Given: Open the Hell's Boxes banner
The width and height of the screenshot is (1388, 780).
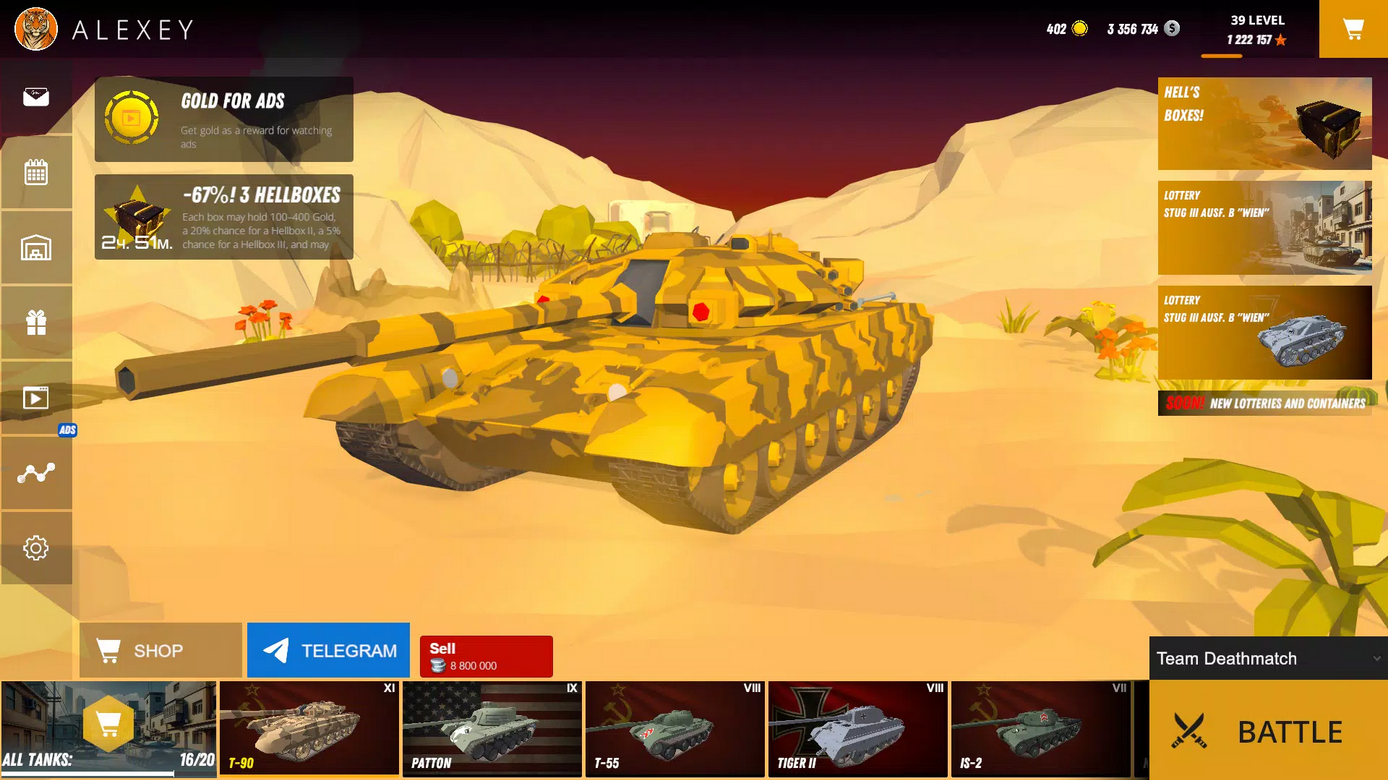Looking at the screenshot, I should click(x=1264, y=123).
